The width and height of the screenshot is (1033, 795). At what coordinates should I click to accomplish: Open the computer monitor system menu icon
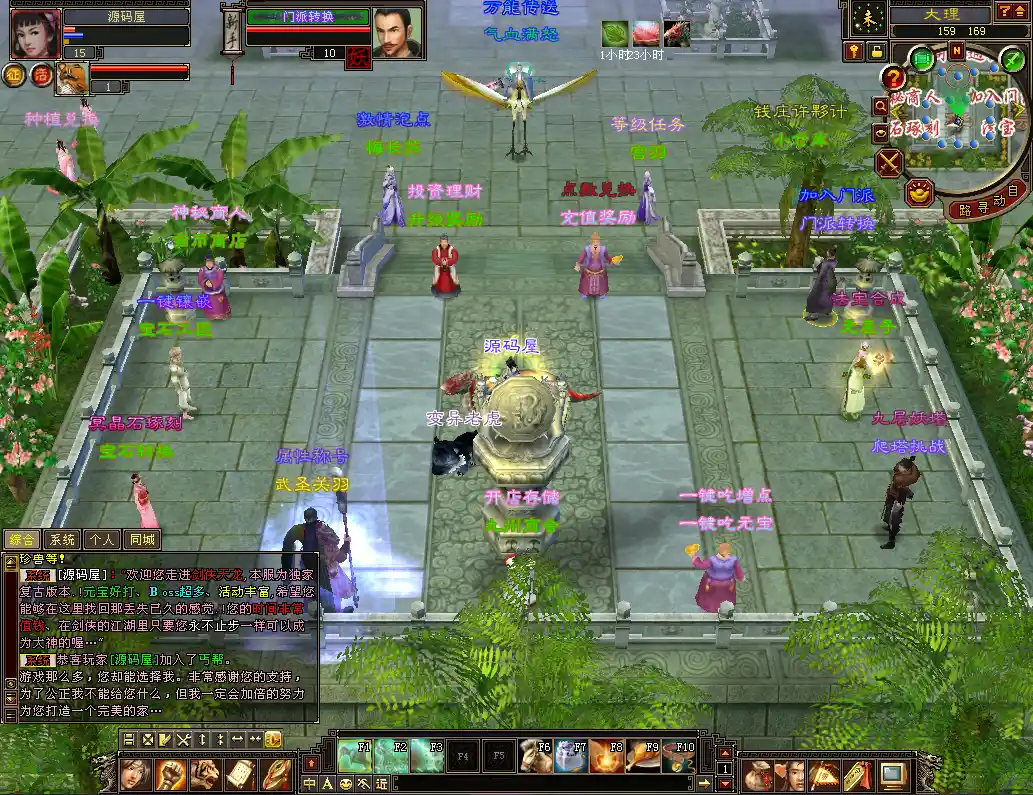(x=892, y=775)
